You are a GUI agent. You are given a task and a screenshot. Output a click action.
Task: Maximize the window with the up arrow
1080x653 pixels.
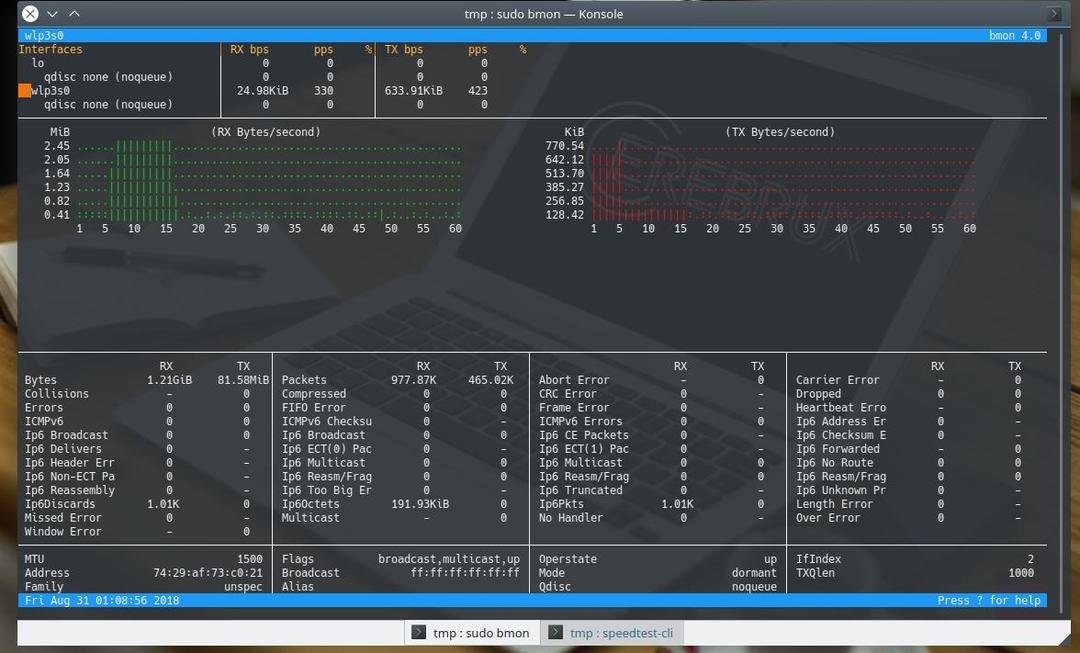click(74, 14)
